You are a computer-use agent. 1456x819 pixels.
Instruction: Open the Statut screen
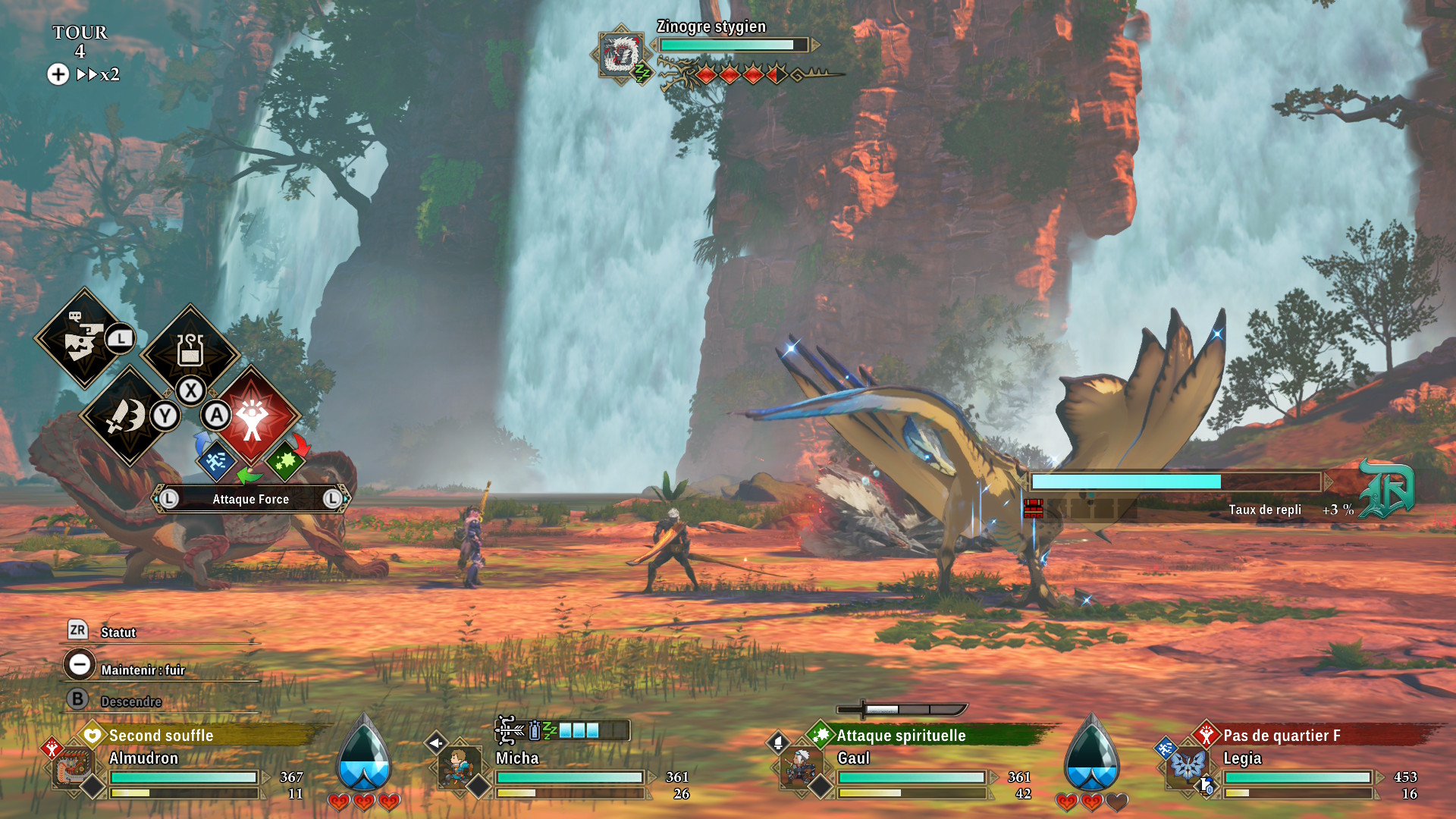pos(118,632)
